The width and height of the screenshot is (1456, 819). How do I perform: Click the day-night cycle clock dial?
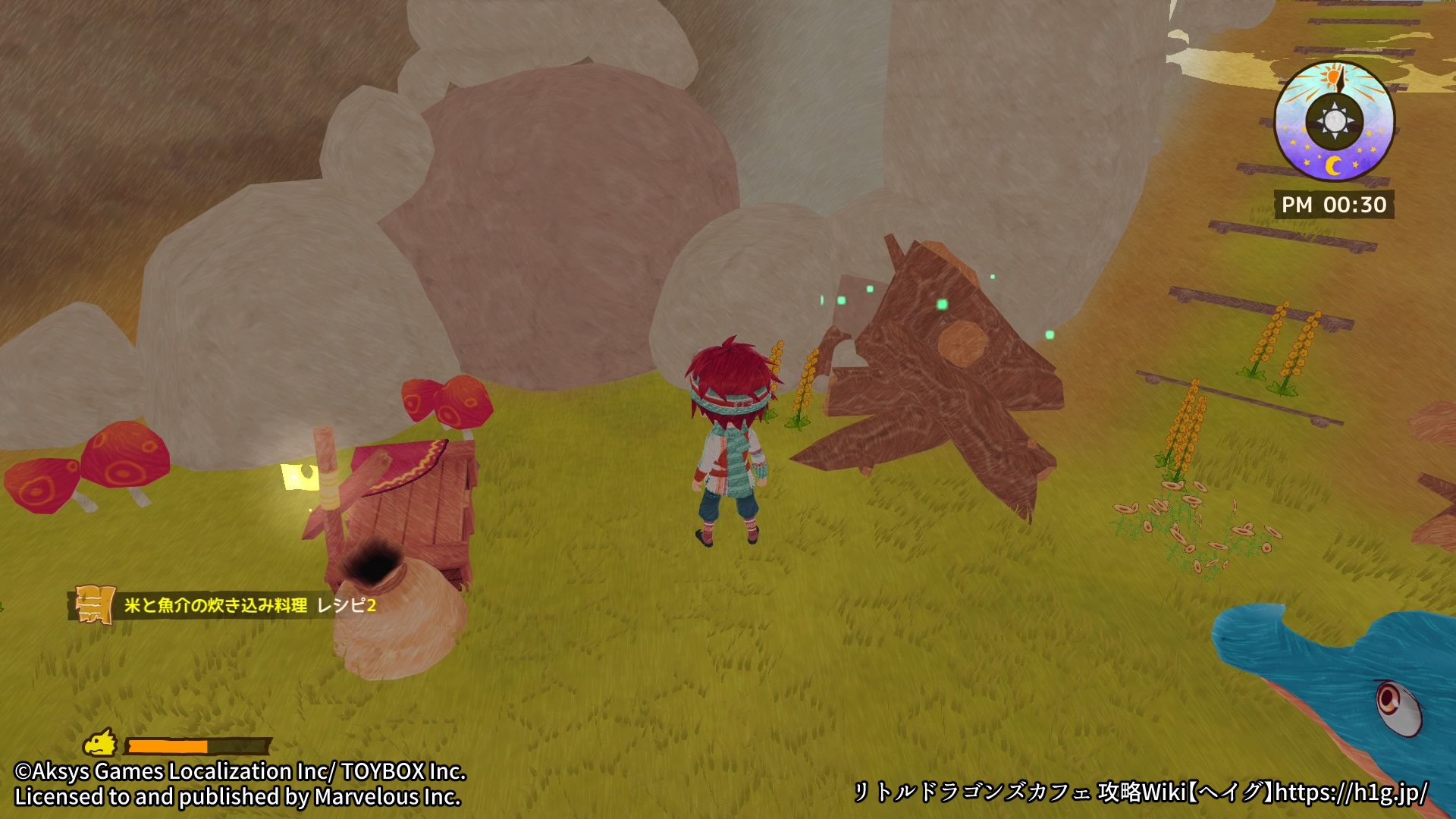[x=1334, y=121]
